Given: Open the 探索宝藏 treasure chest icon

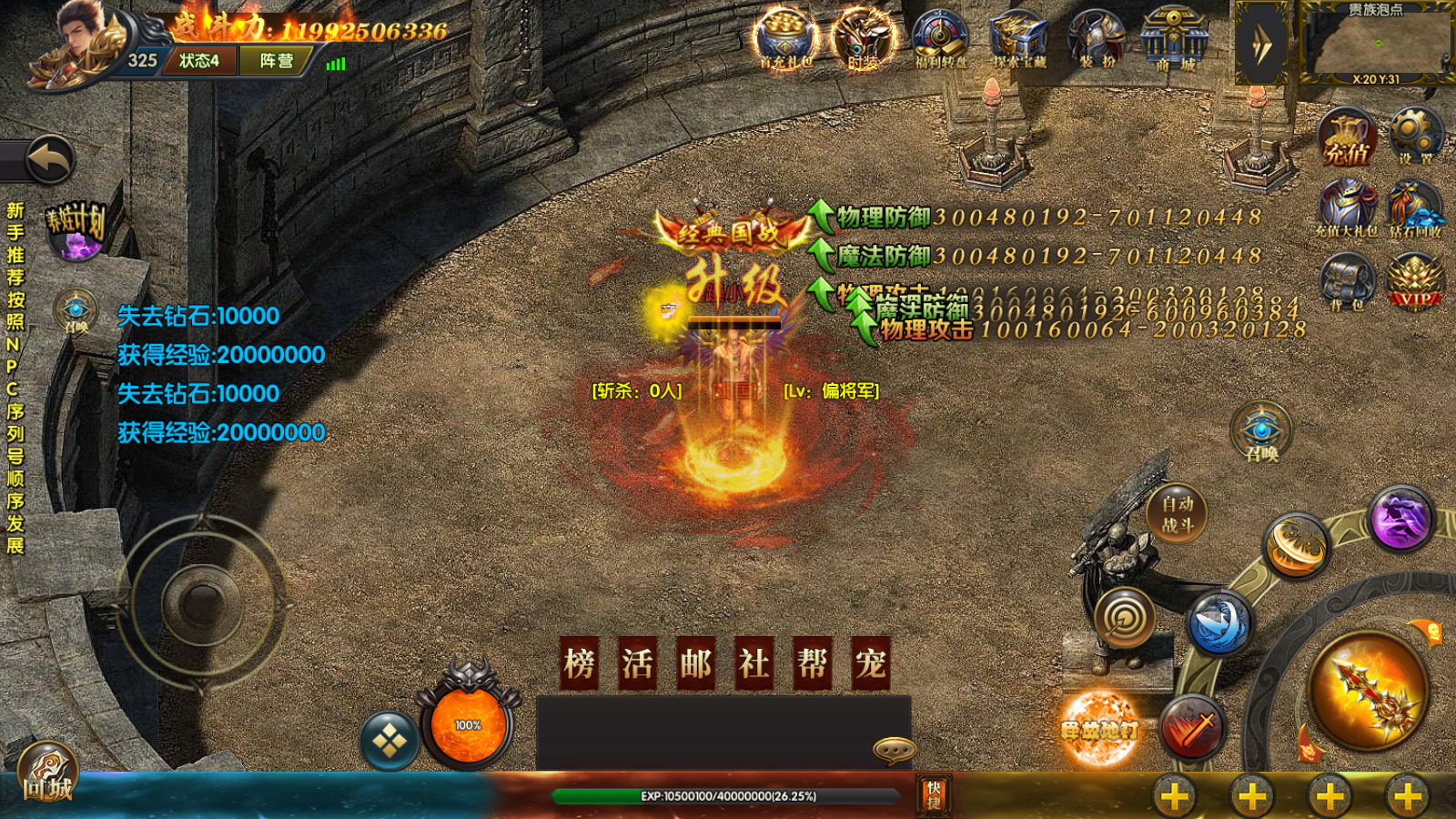Looking at the screenshot, I should tap(1018, 39).
